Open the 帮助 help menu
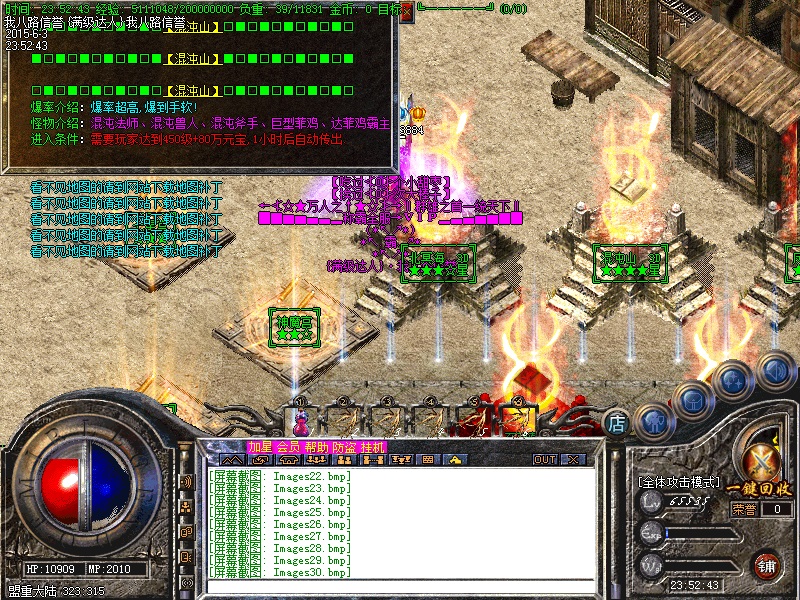Image resolution: width=800 pixels, height=600 pixels. tap(316, 446)
